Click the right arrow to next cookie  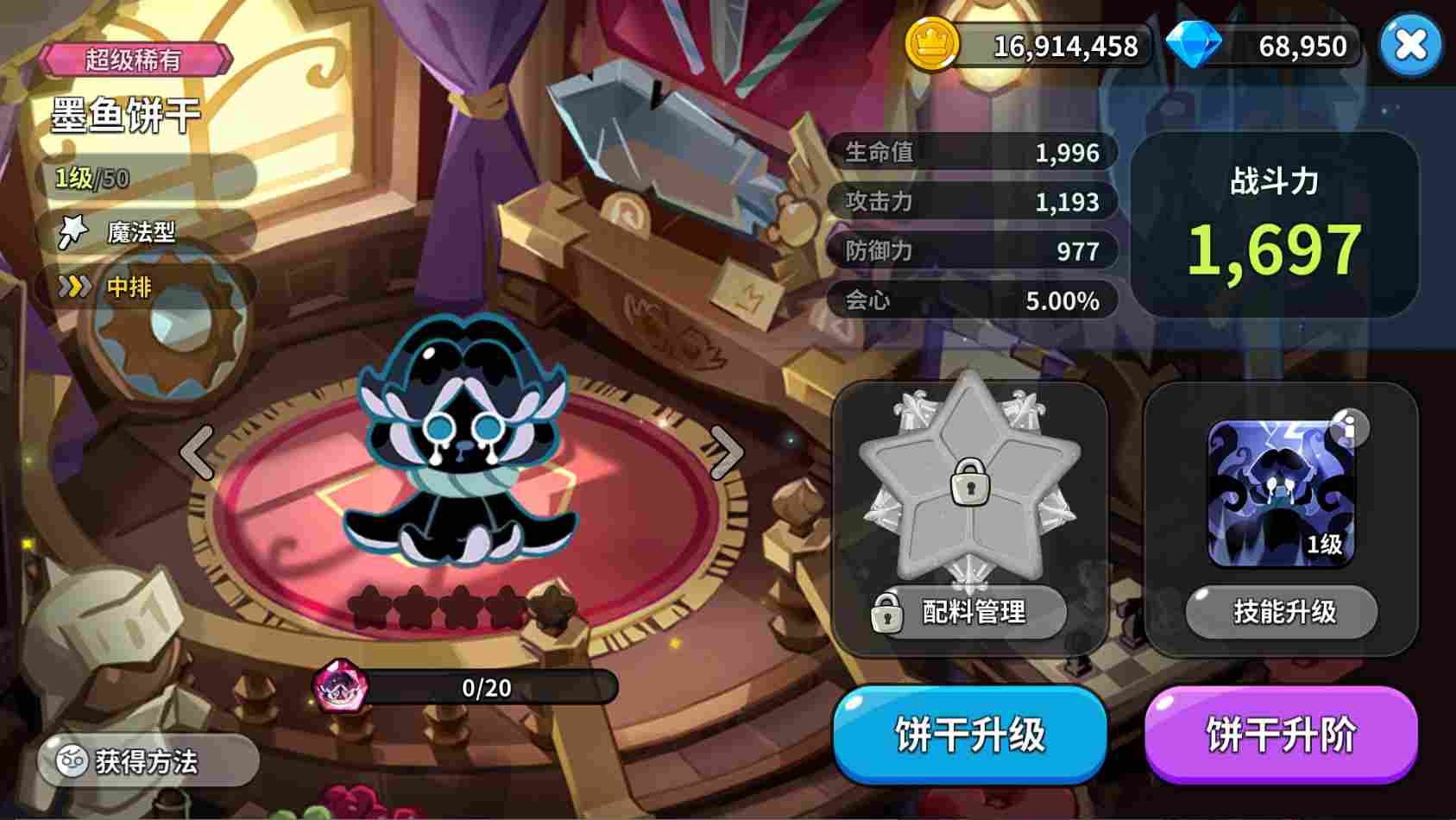726,451
